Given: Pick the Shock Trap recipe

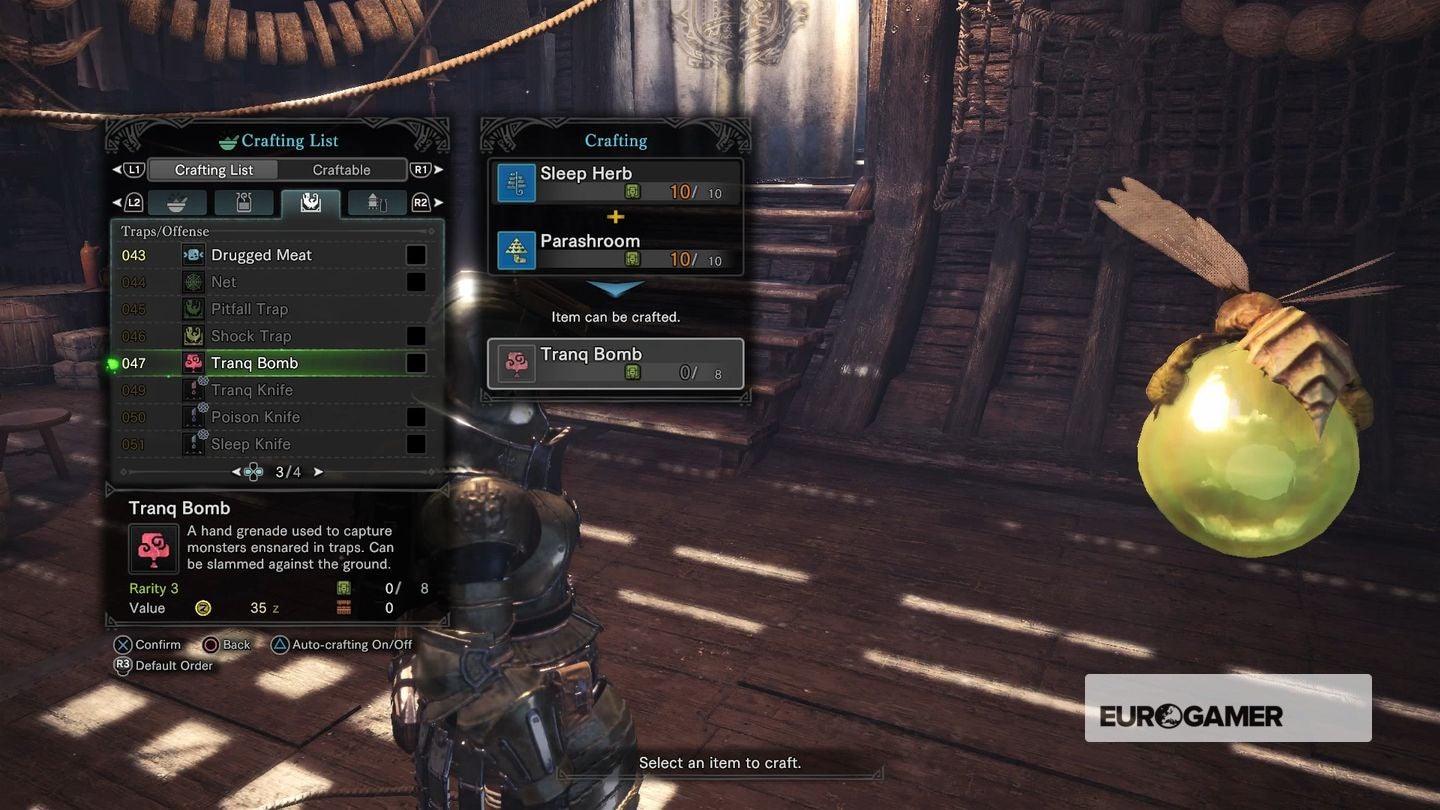Looking at the screenshot, I should point(251,336).
